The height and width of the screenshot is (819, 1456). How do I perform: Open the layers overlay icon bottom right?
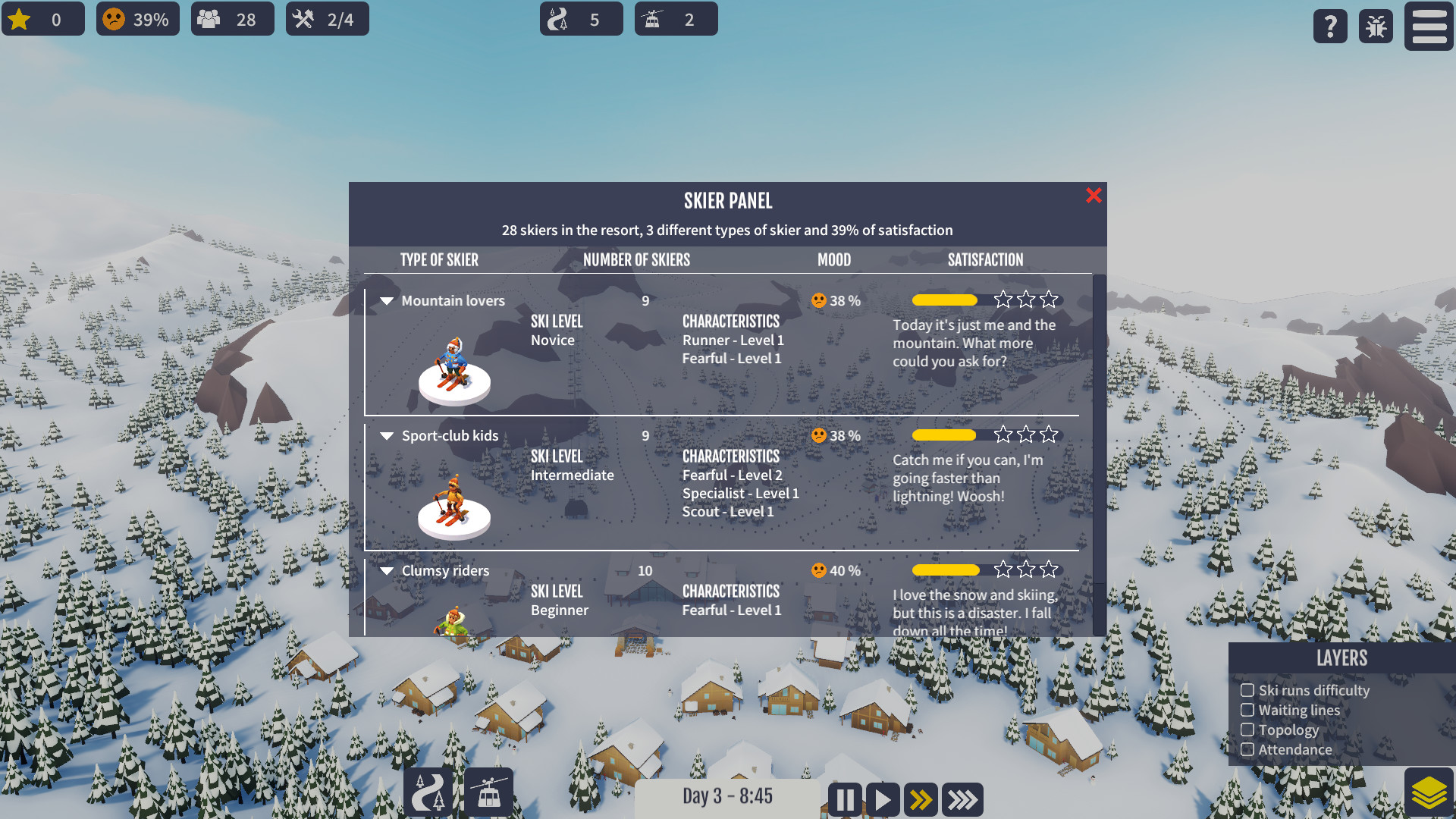pyautogui.click(x=1428, y=791)
